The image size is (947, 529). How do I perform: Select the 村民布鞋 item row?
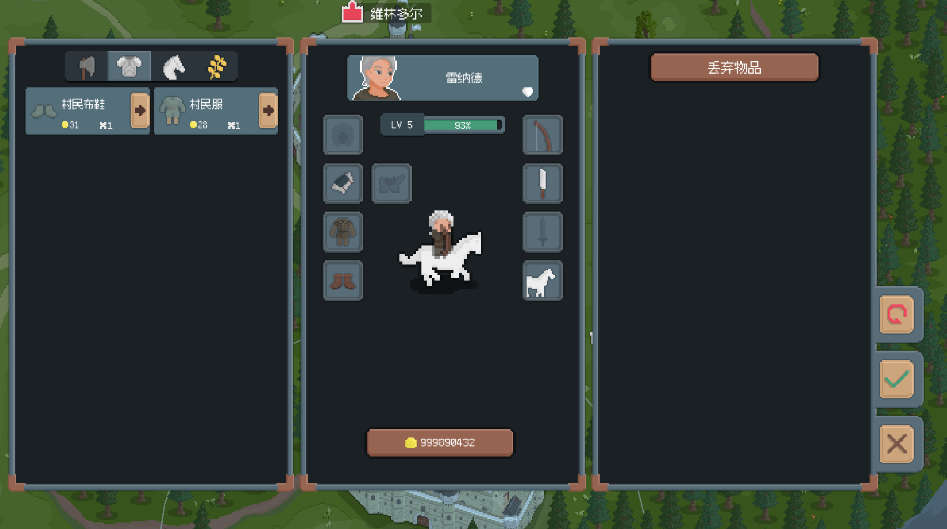point(78,110)
